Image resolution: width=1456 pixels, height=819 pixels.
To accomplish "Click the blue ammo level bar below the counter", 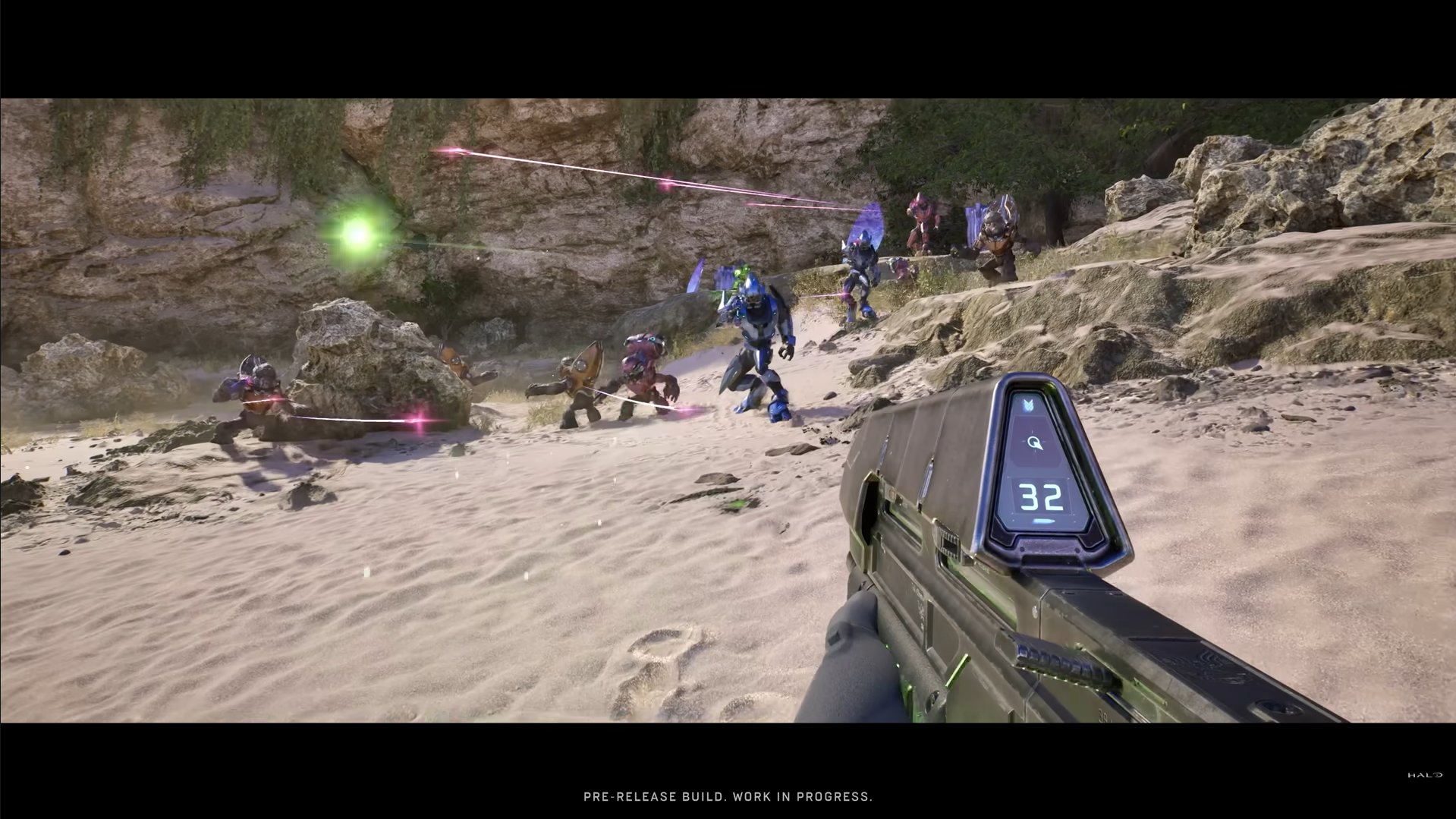I will click(x=1043, y=521).
